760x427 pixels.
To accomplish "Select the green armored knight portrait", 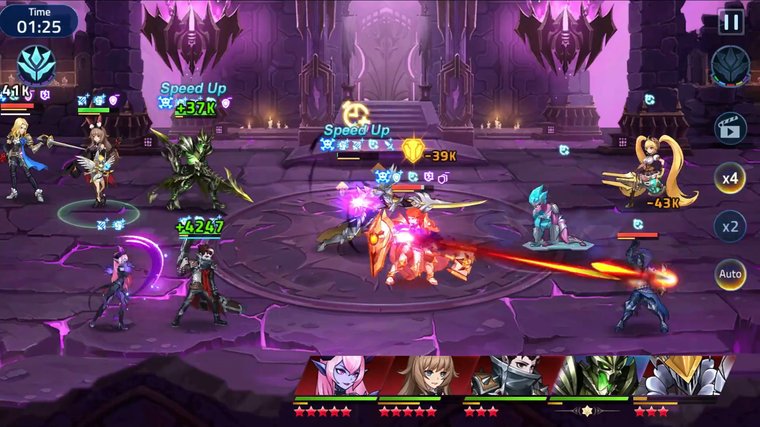I will [x=589, y=377].
